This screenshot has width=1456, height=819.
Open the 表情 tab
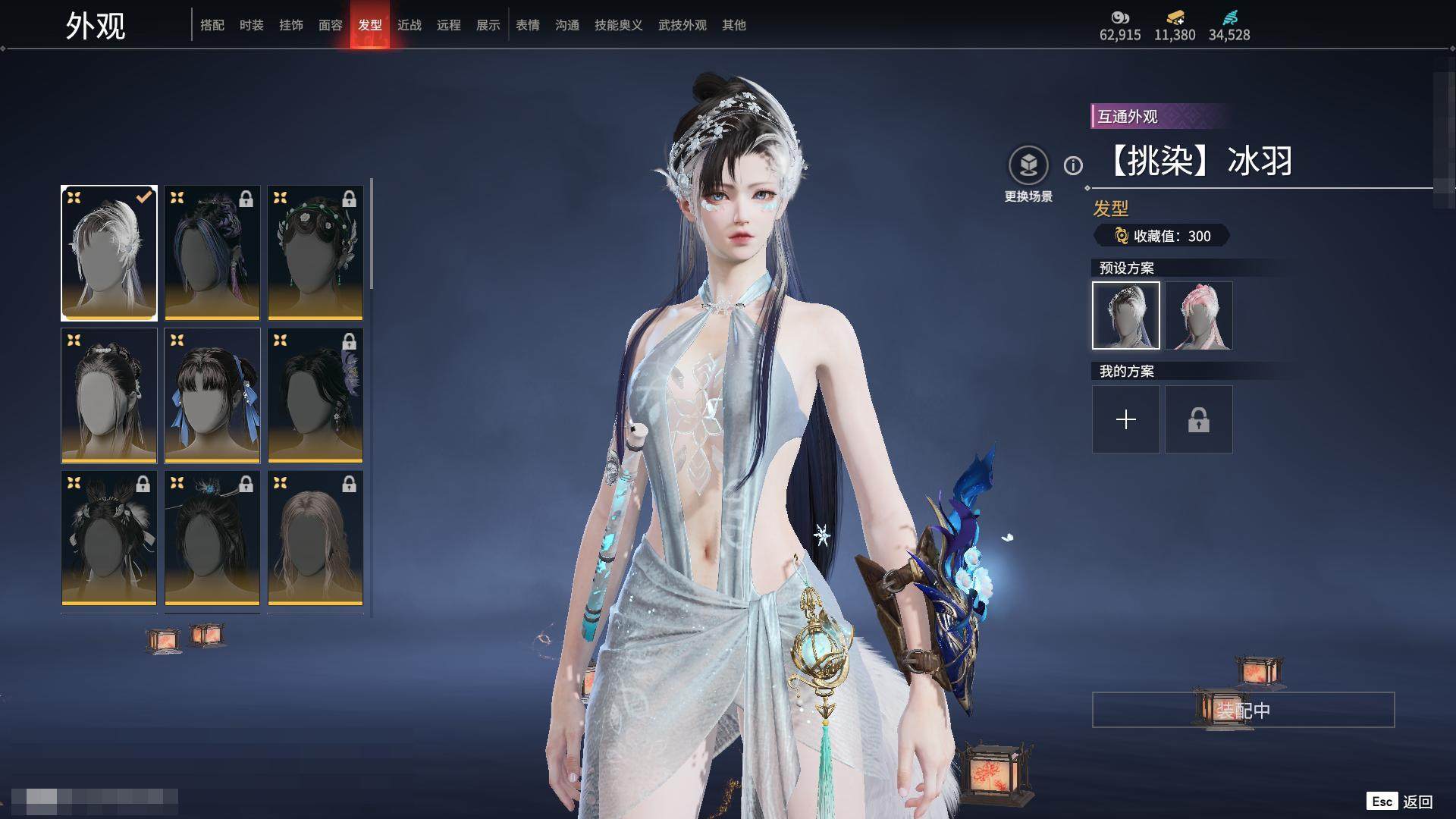[x=528, y=25]
